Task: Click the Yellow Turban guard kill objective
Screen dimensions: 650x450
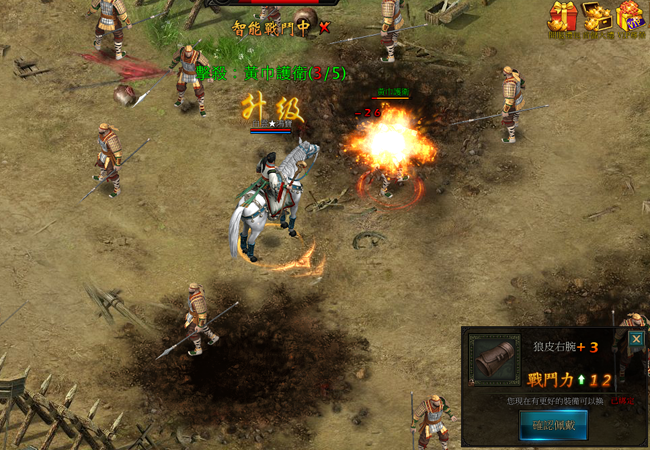Action: 271,73
